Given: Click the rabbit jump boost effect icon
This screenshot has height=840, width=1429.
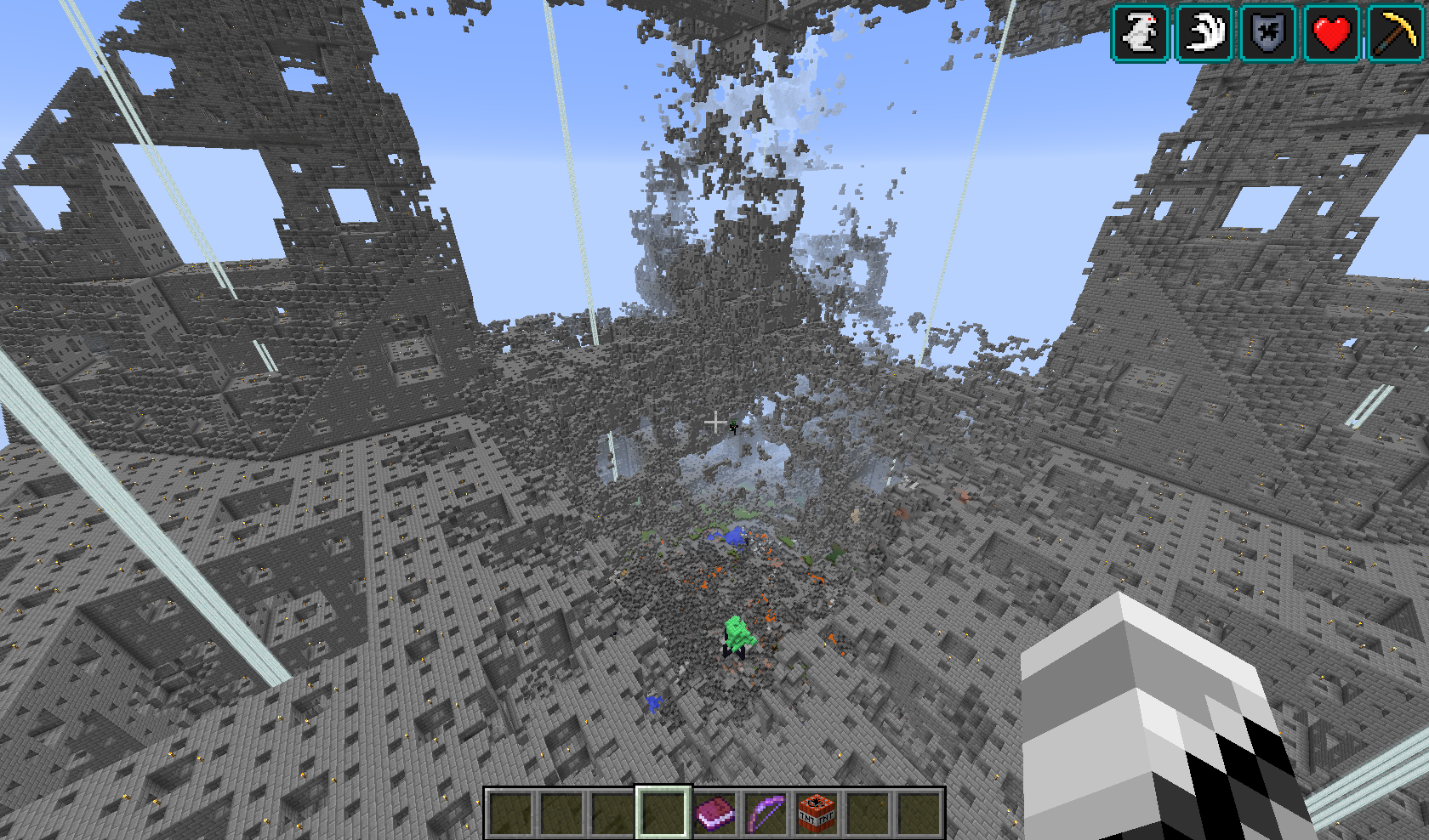Looking at the screenshot, I should point(1141,33).
